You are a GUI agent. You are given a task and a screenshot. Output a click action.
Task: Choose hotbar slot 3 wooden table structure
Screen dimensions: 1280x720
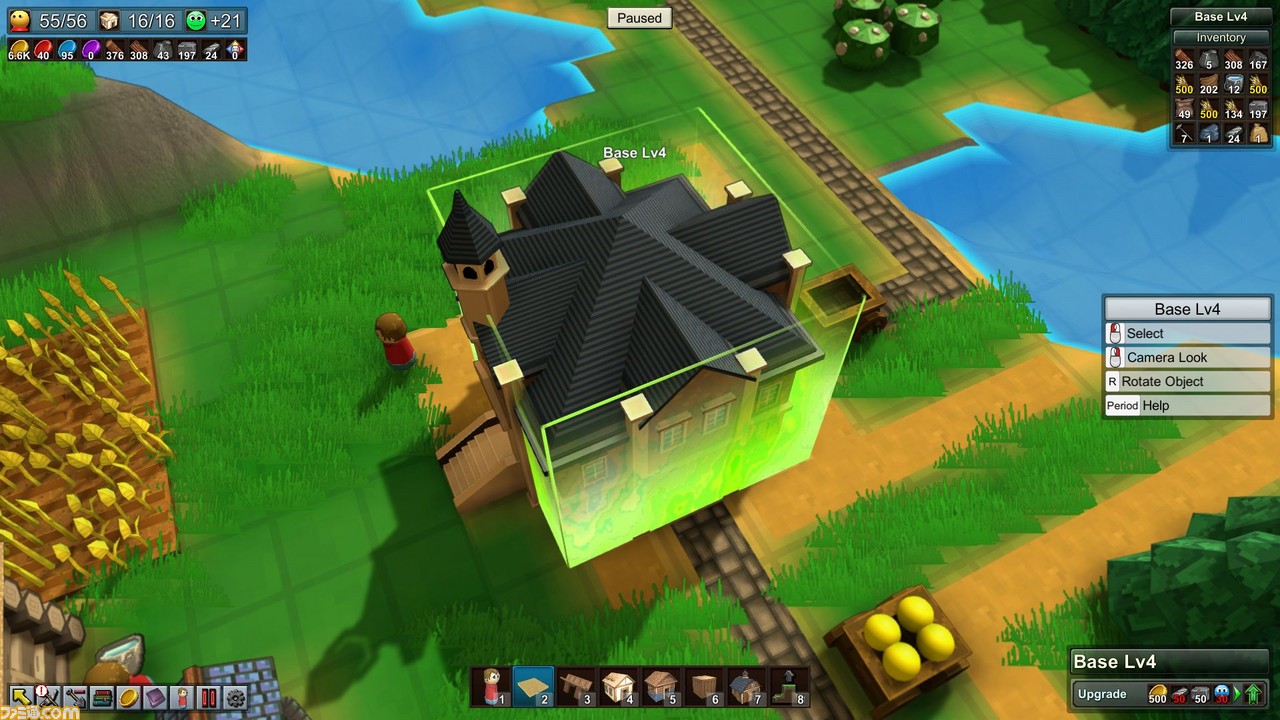click(577, 686)
